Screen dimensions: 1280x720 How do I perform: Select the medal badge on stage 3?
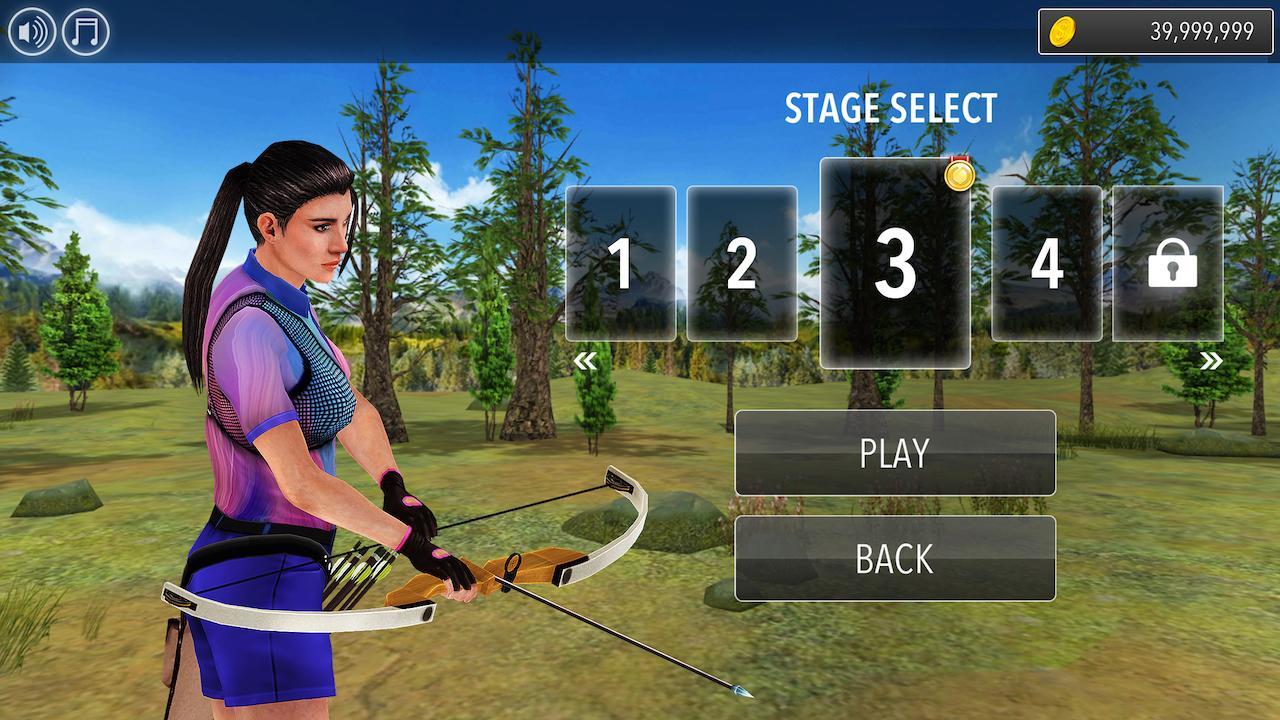tap(960, 176)
